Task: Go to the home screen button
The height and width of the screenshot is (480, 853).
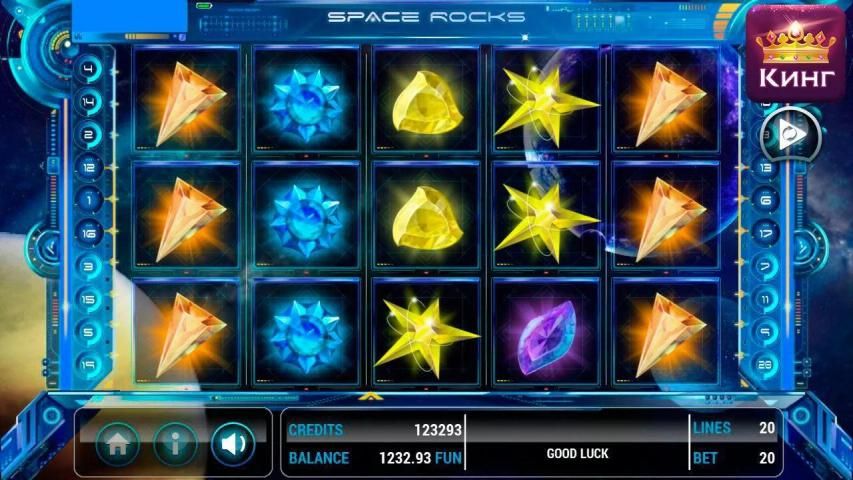Action: pos(117,443)
